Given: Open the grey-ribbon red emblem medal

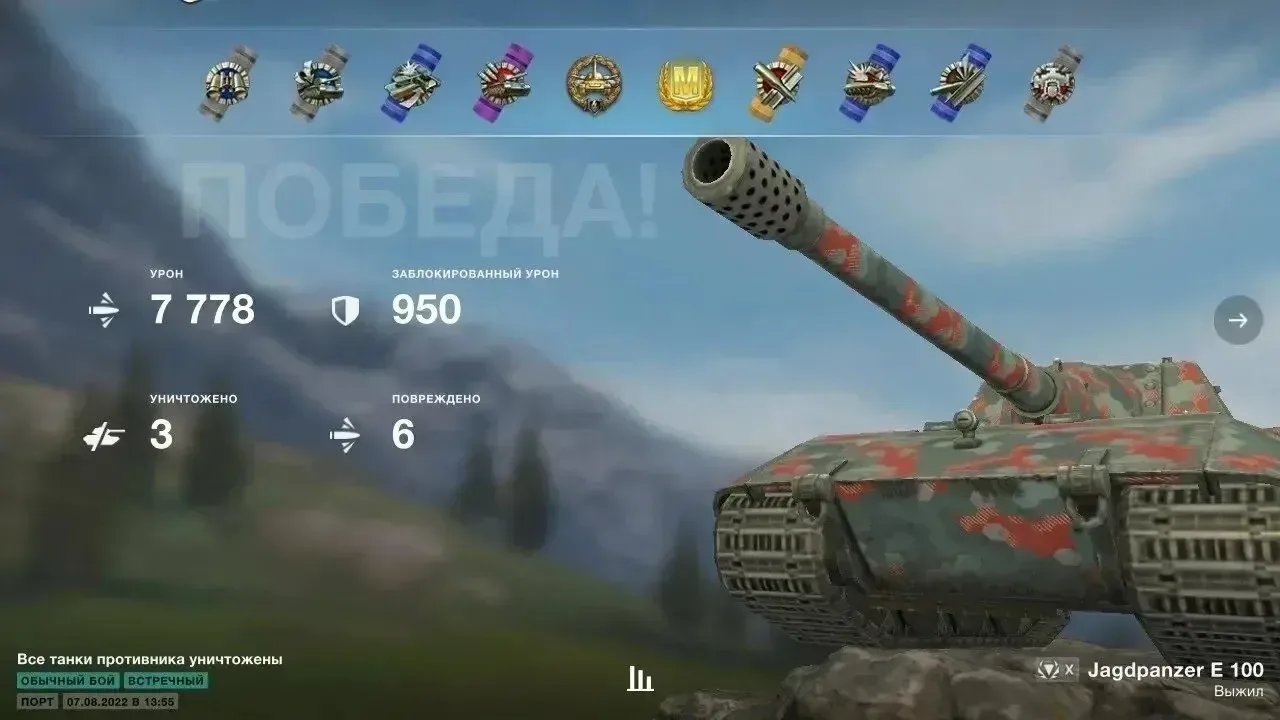Looking at the screenshot, I should (x=1051, y=84).
